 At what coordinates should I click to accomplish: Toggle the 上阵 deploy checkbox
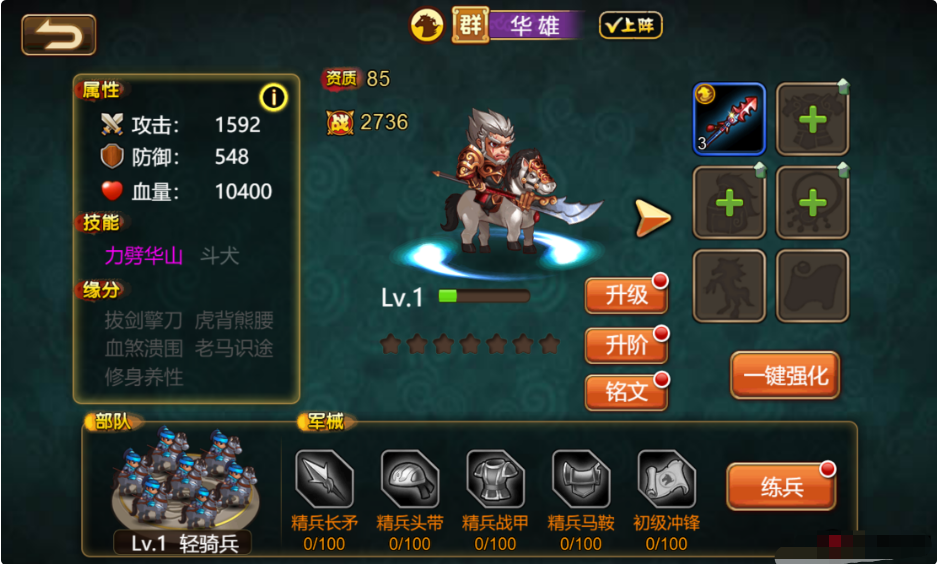point(630,25)
